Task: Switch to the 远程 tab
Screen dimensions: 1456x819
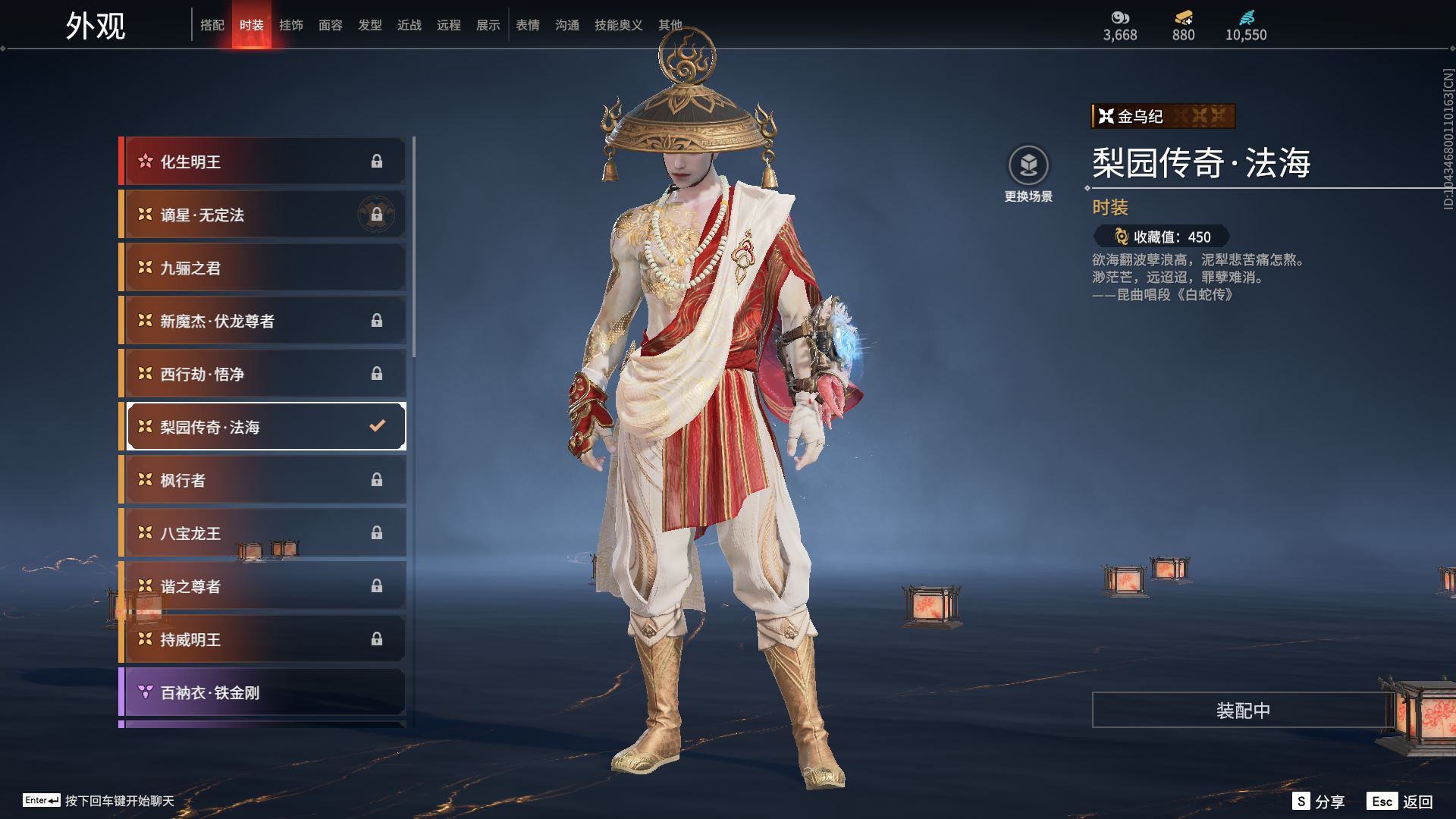Action: [449, 25]
